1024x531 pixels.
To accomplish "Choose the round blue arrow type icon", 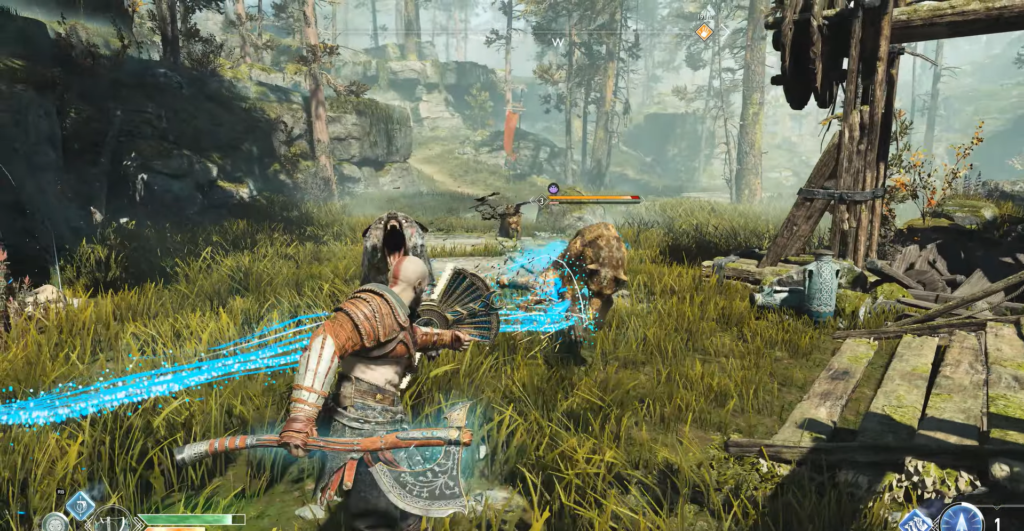I will click(x=961, y=519).
